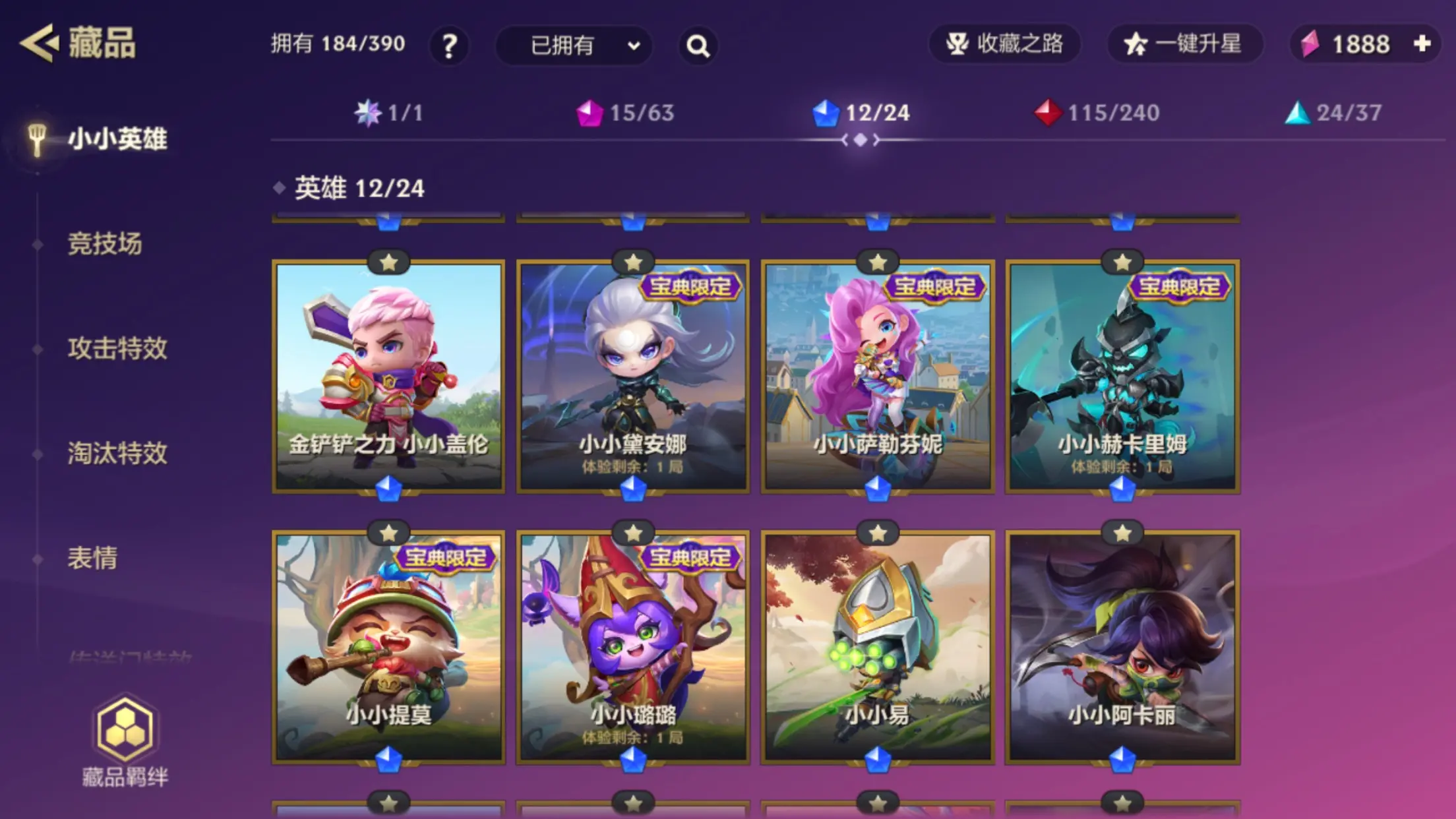This screenshot has height=819, width=1456.
Task: Select 竞技场 in the side menu
Action: [x=105, y=244]
